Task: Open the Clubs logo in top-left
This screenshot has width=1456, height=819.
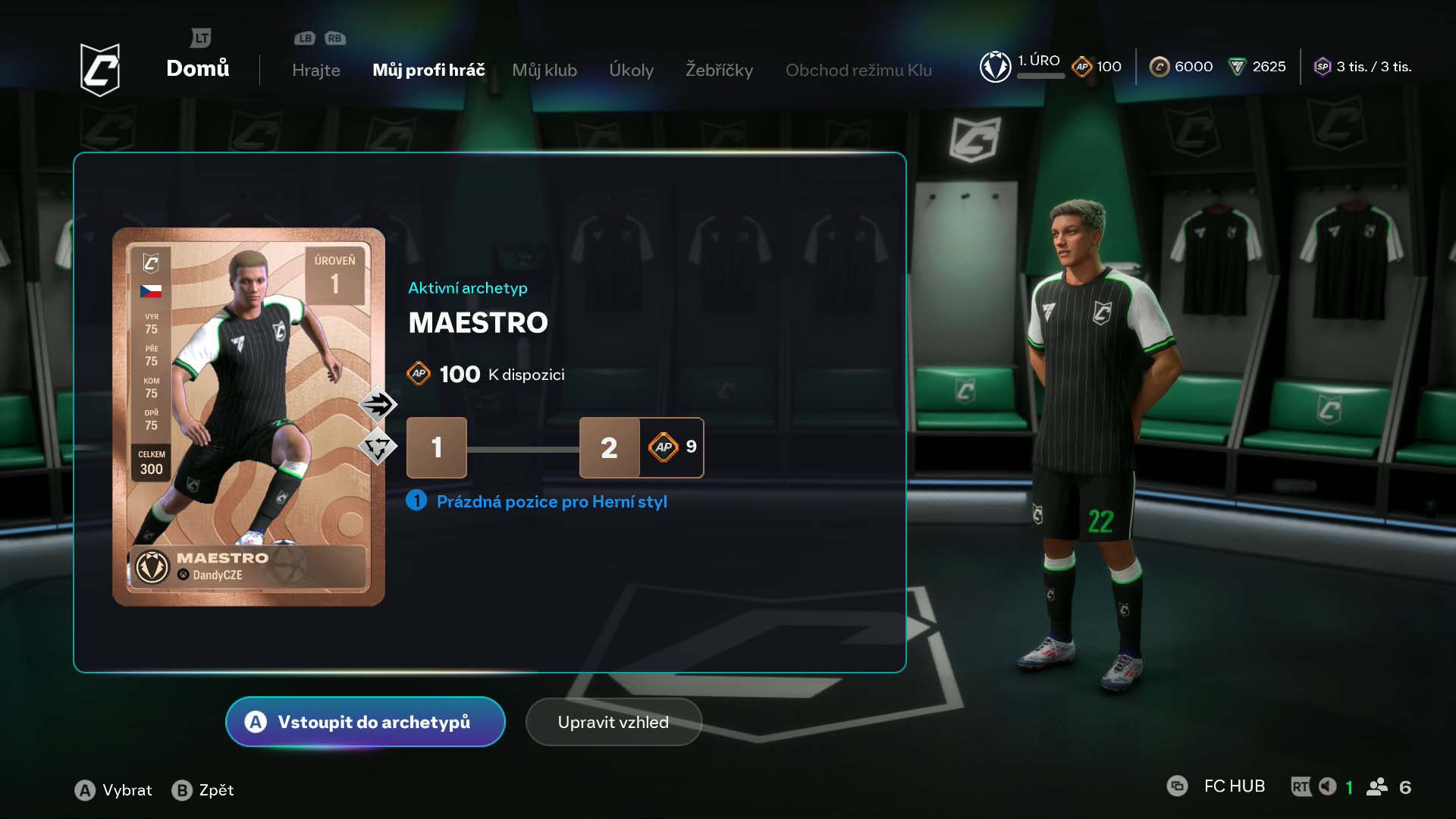Action: pyautogui.click(x=100, y=69)
